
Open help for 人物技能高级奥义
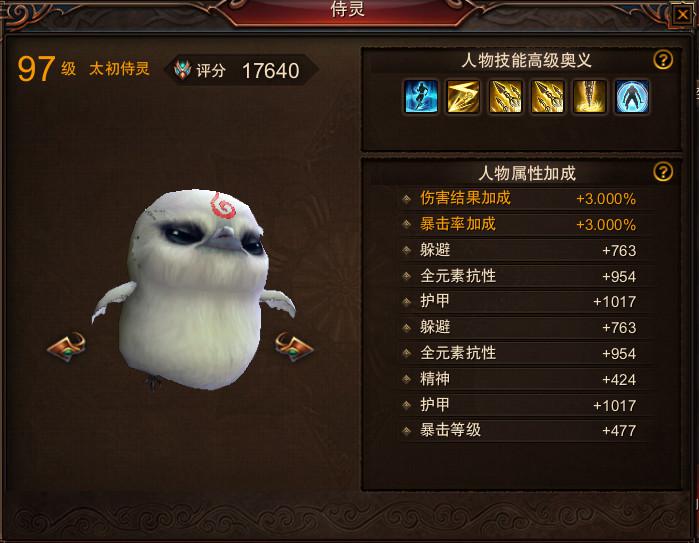tap(662, 60)
